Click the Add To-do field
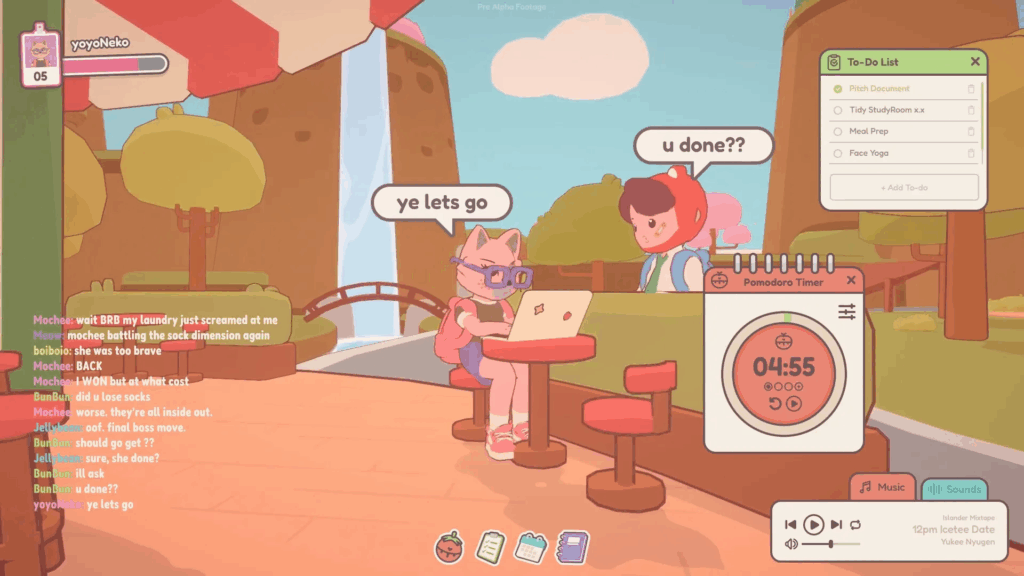 coord(903,188)
